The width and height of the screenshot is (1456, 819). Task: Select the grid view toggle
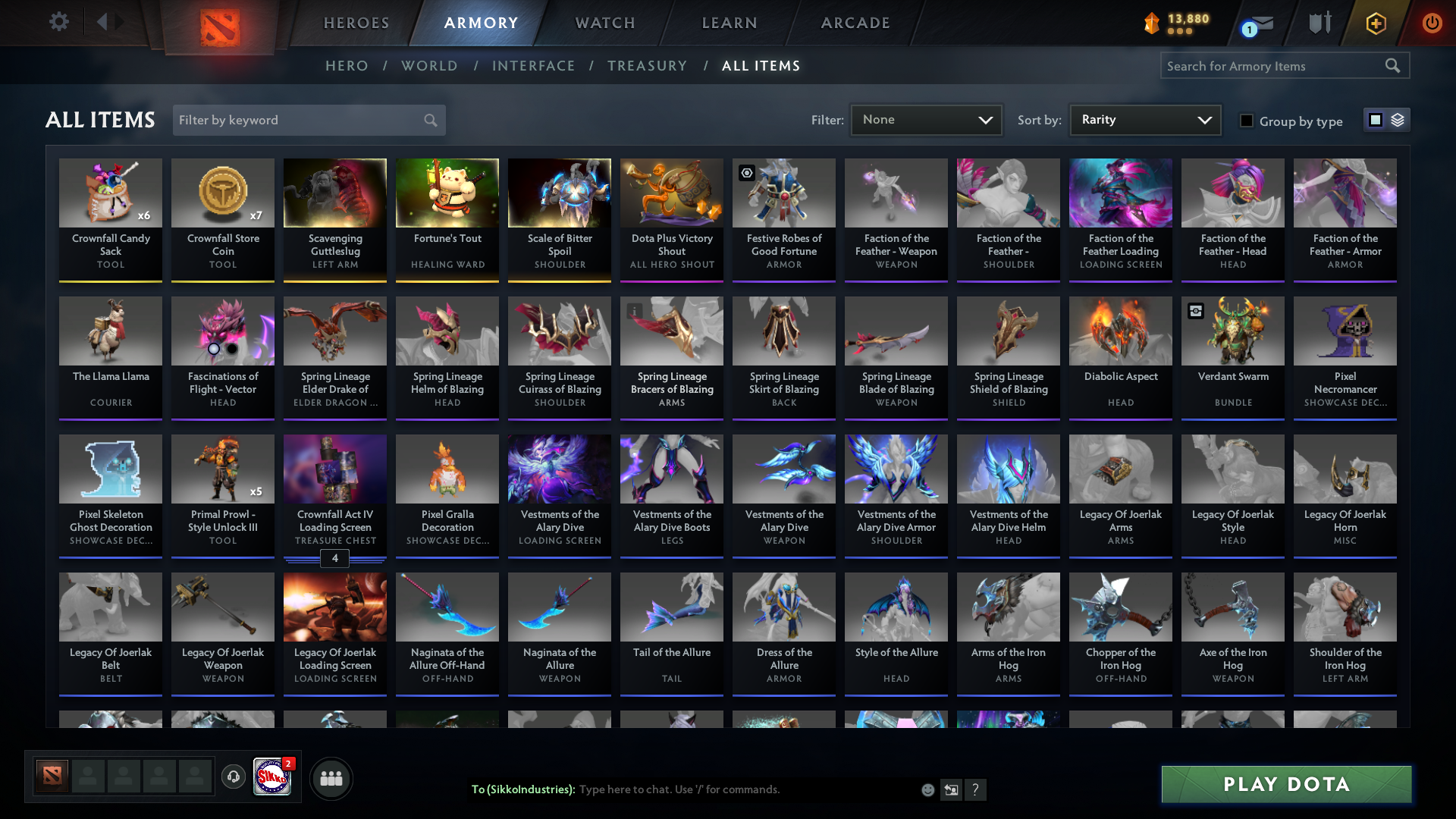(x=1375, y=119)
